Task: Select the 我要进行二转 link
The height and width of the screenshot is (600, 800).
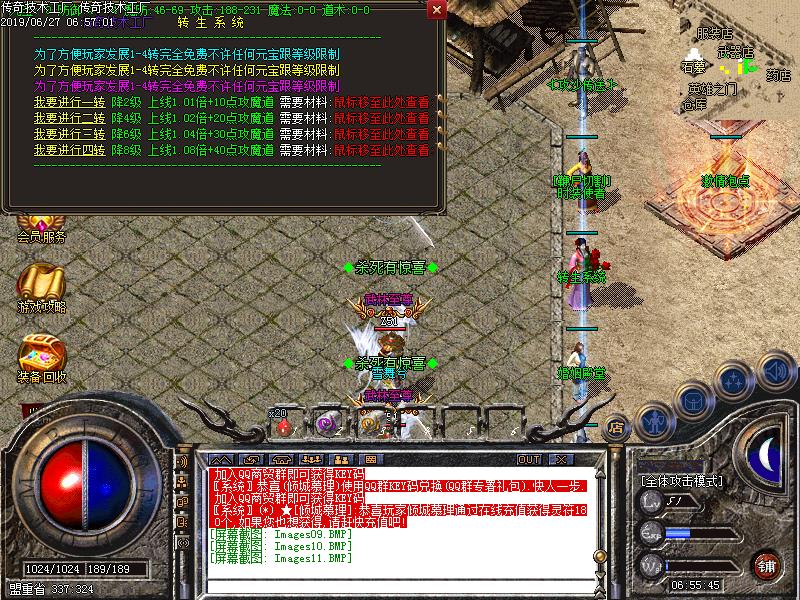Action: tap(69, 117)
